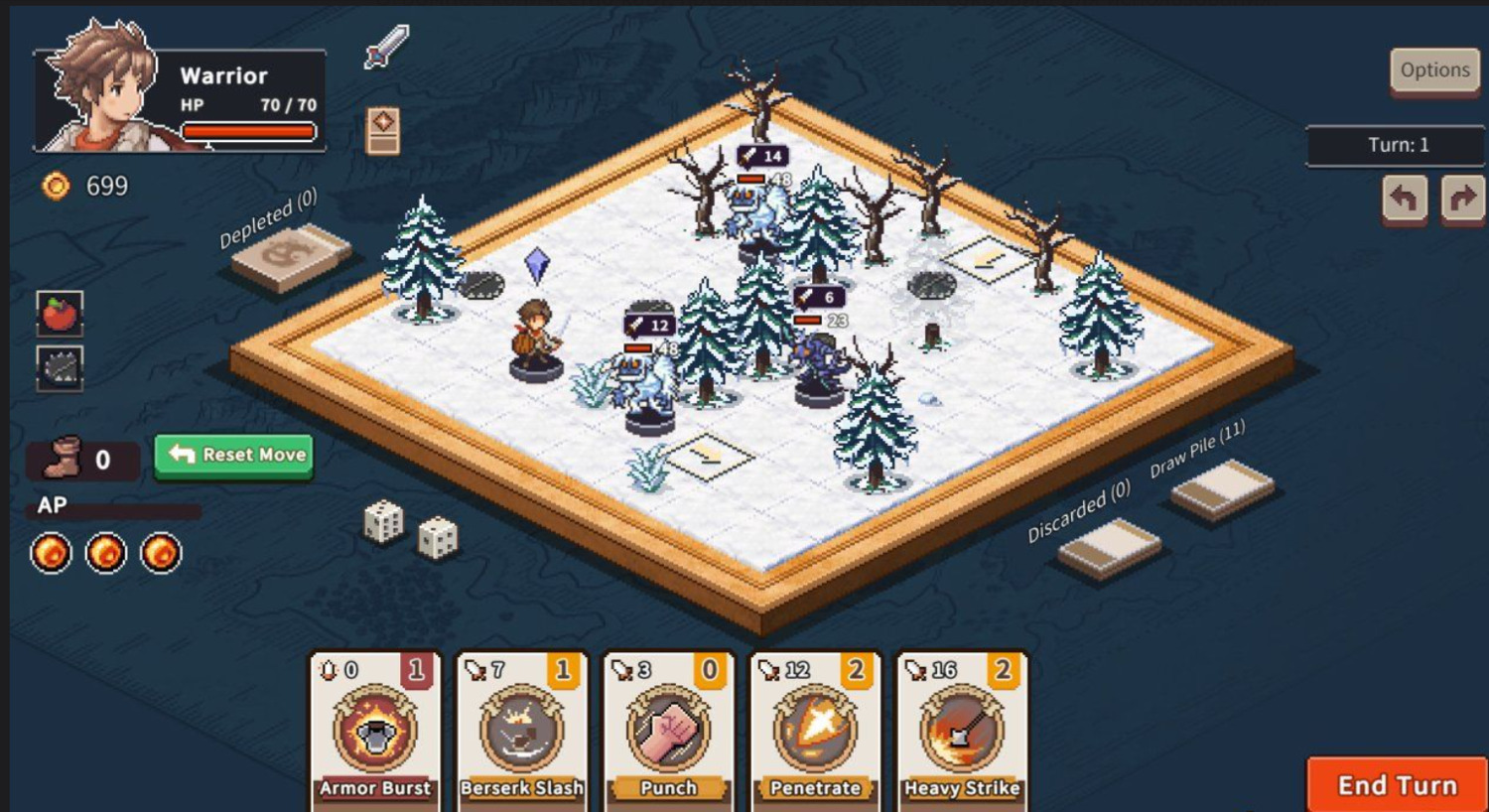Click the Reset Move button
This screenshot has width=1489, height=812.
tap(234, 456)
